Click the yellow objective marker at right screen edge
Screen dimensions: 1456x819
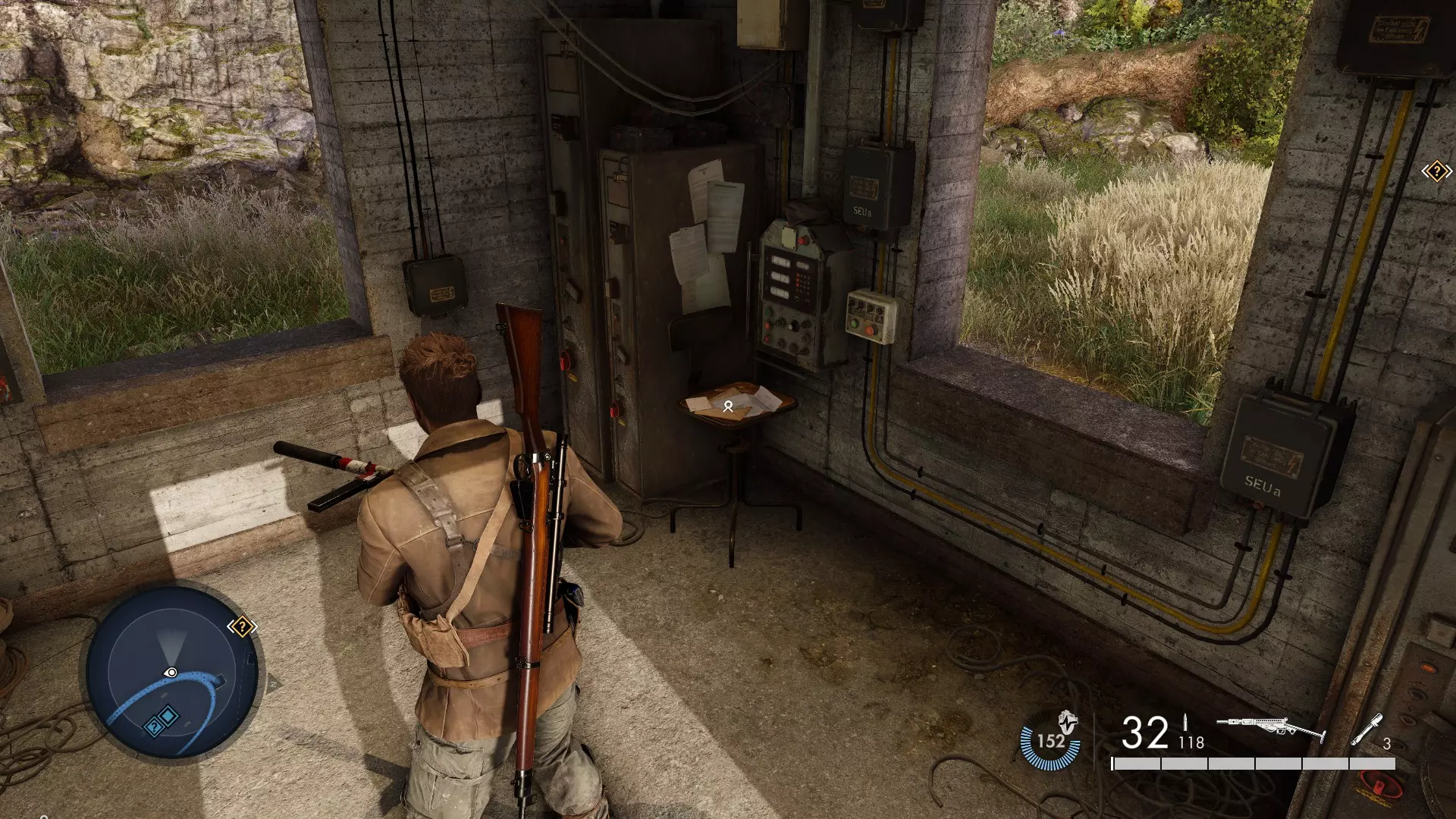(x=1436, y=172)
